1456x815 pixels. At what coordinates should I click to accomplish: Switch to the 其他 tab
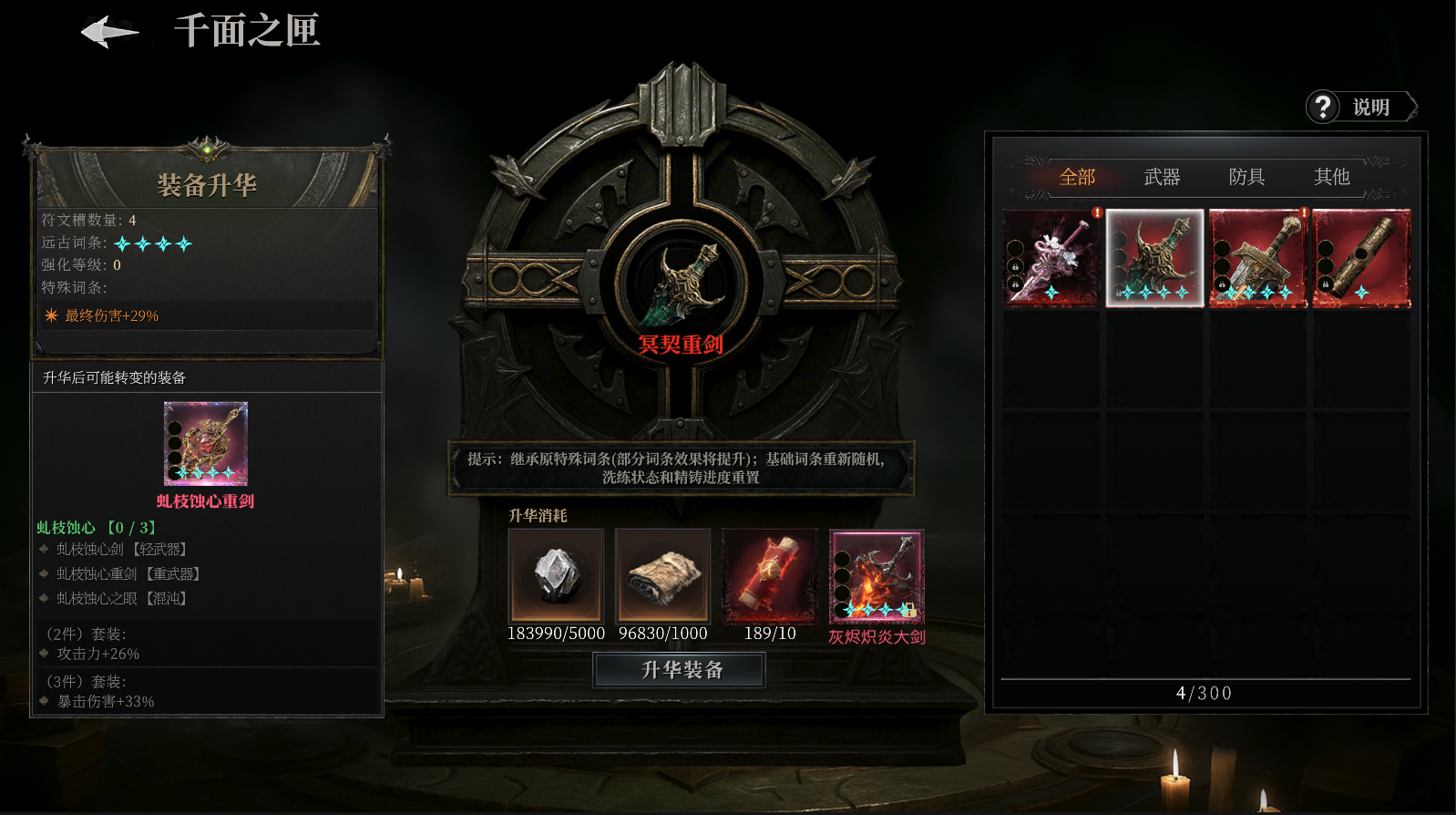(x=1331, y=177)
